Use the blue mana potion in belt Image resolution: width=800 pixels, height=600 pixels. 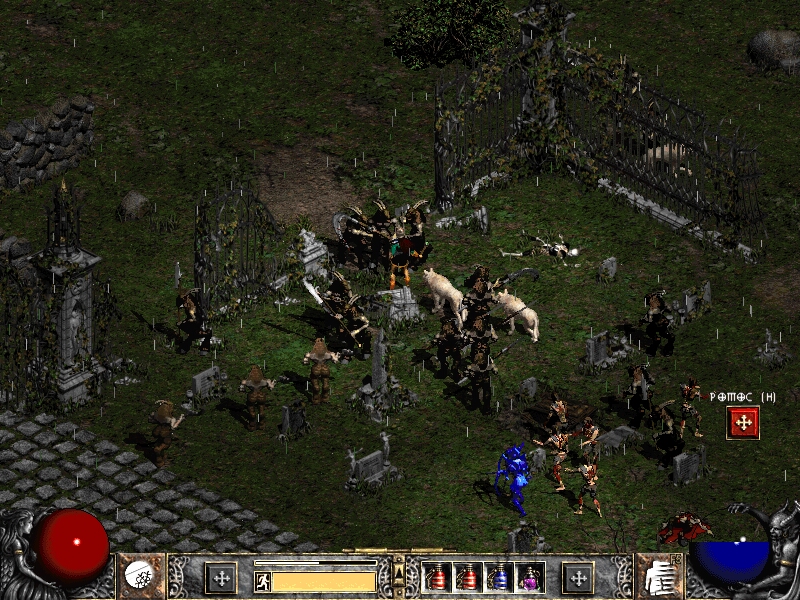point(498,577)
